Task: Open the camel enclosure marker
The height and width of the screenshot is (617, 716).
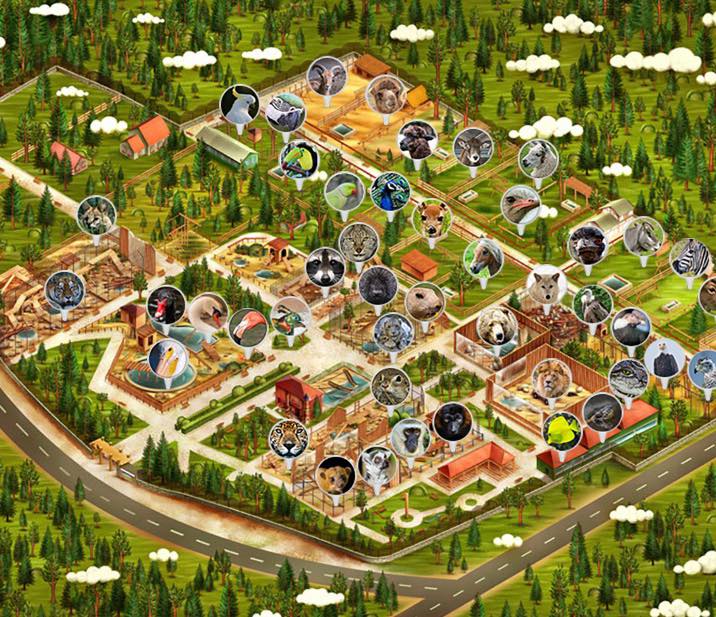Action: point(384,95)
